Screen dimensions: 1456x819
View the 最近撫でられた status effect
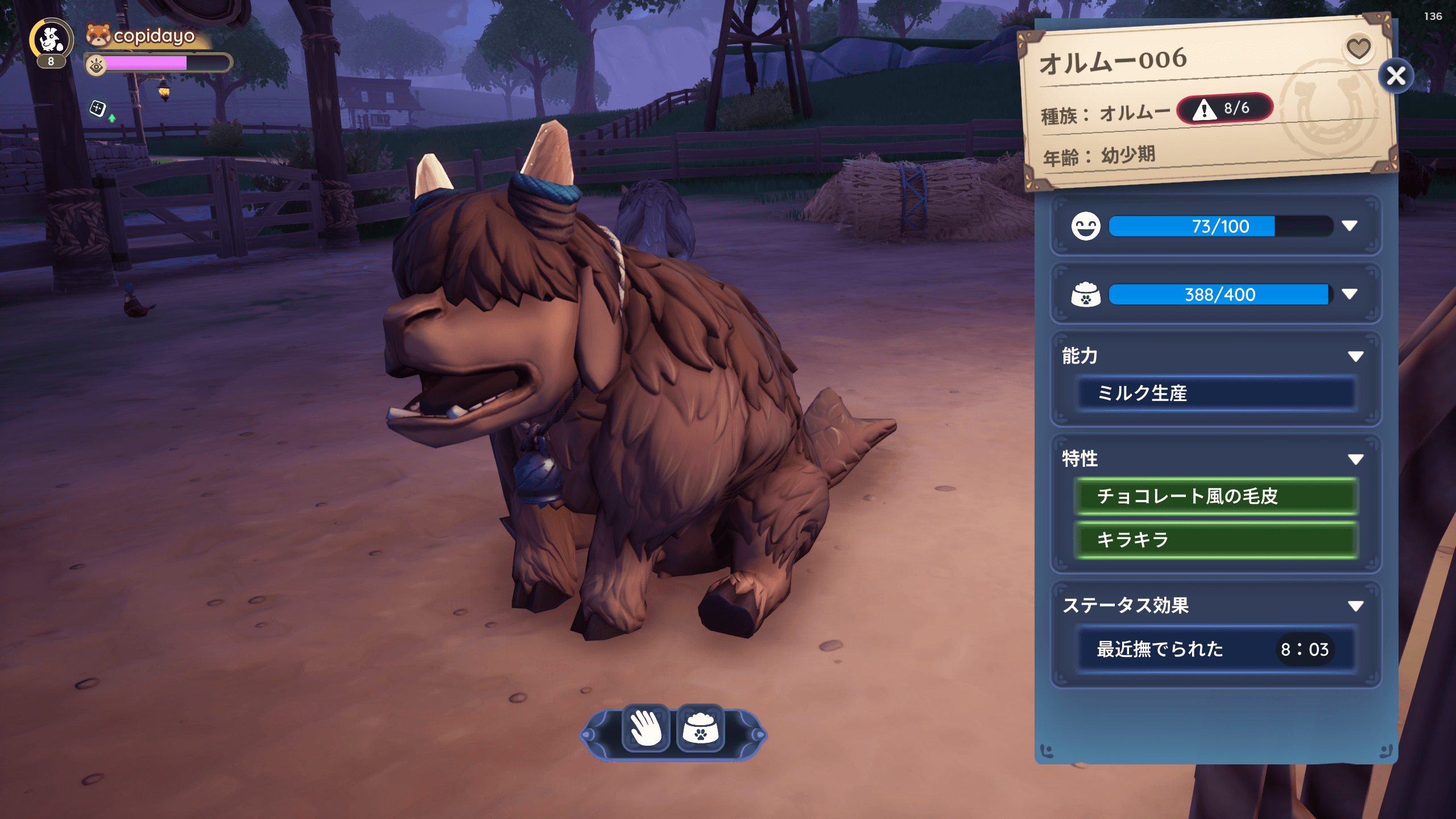tap(1216, 649)
